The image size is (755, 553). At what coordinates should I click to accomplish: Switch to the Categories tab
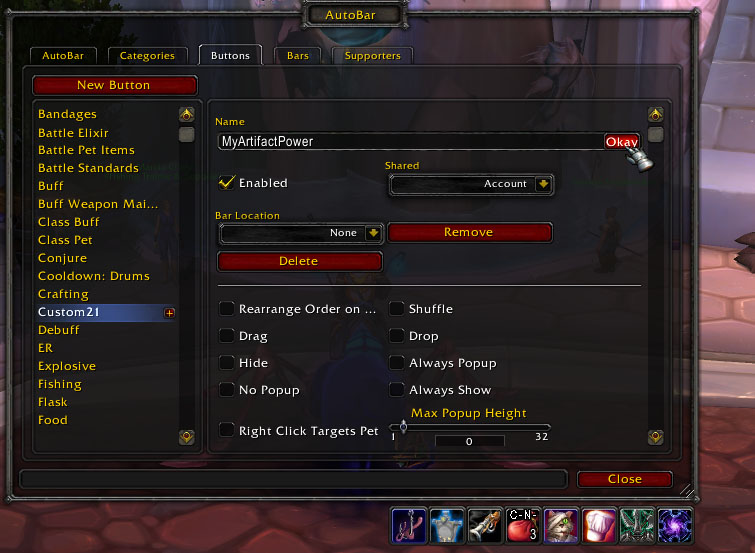pos(147,56)
